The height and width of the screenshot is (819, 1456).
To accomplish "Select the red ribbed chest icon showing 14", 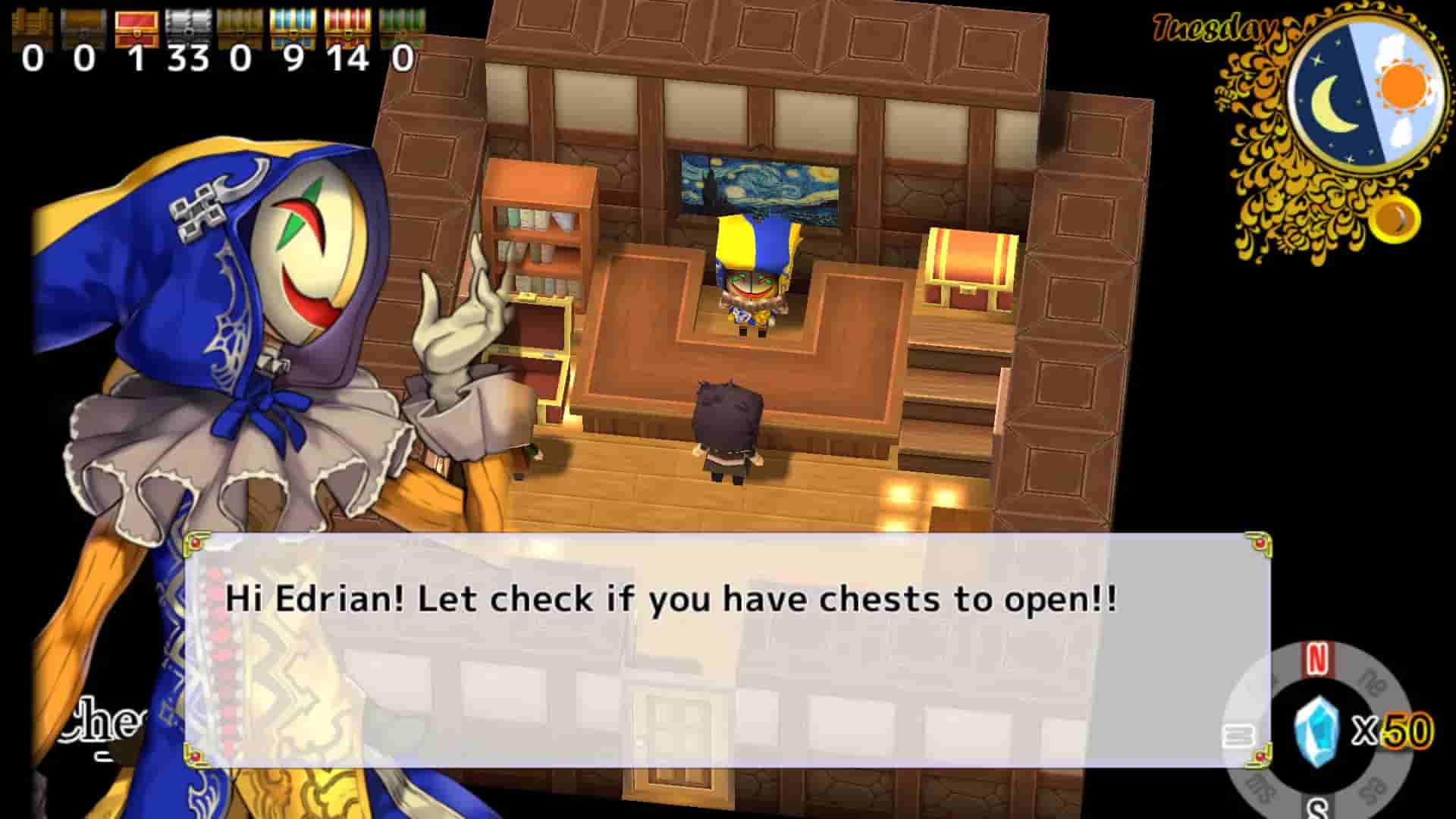I will pyautogui.click(x=347, y=23).
